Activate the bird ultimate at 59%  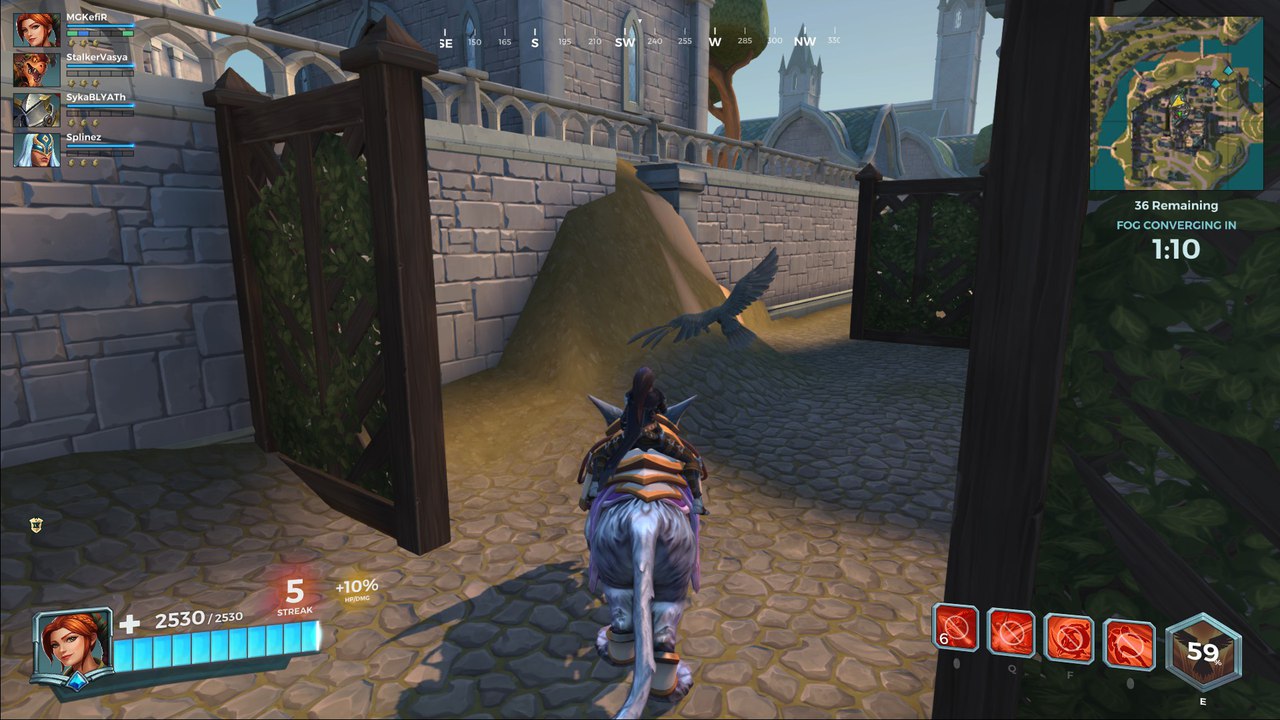[1203, 652]
